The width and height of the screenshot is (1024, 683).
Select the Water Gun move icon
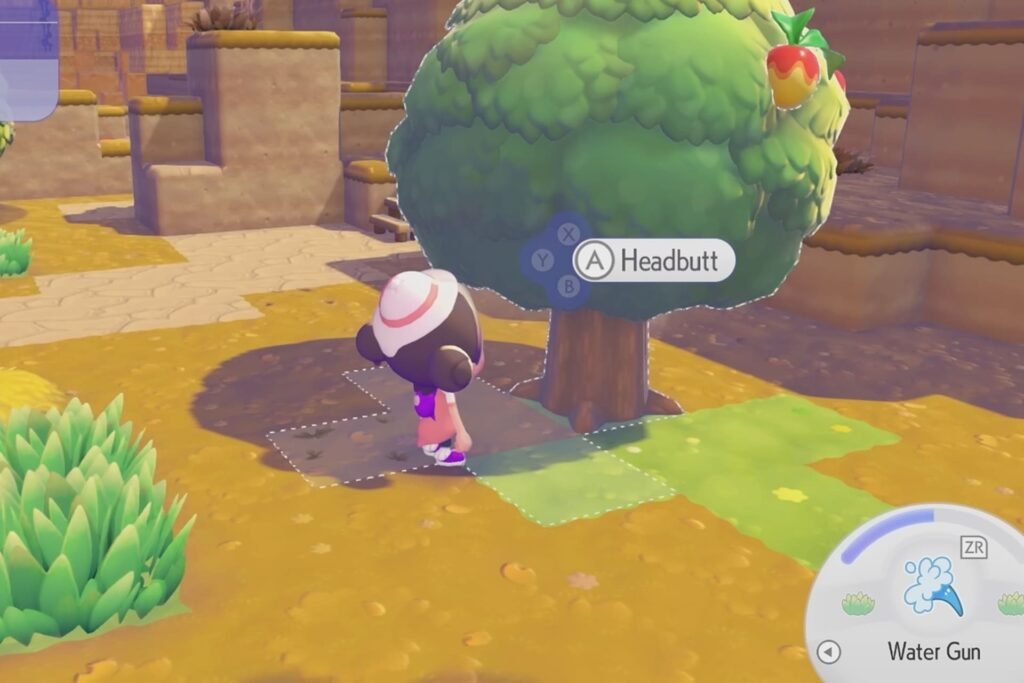(932, 585)
